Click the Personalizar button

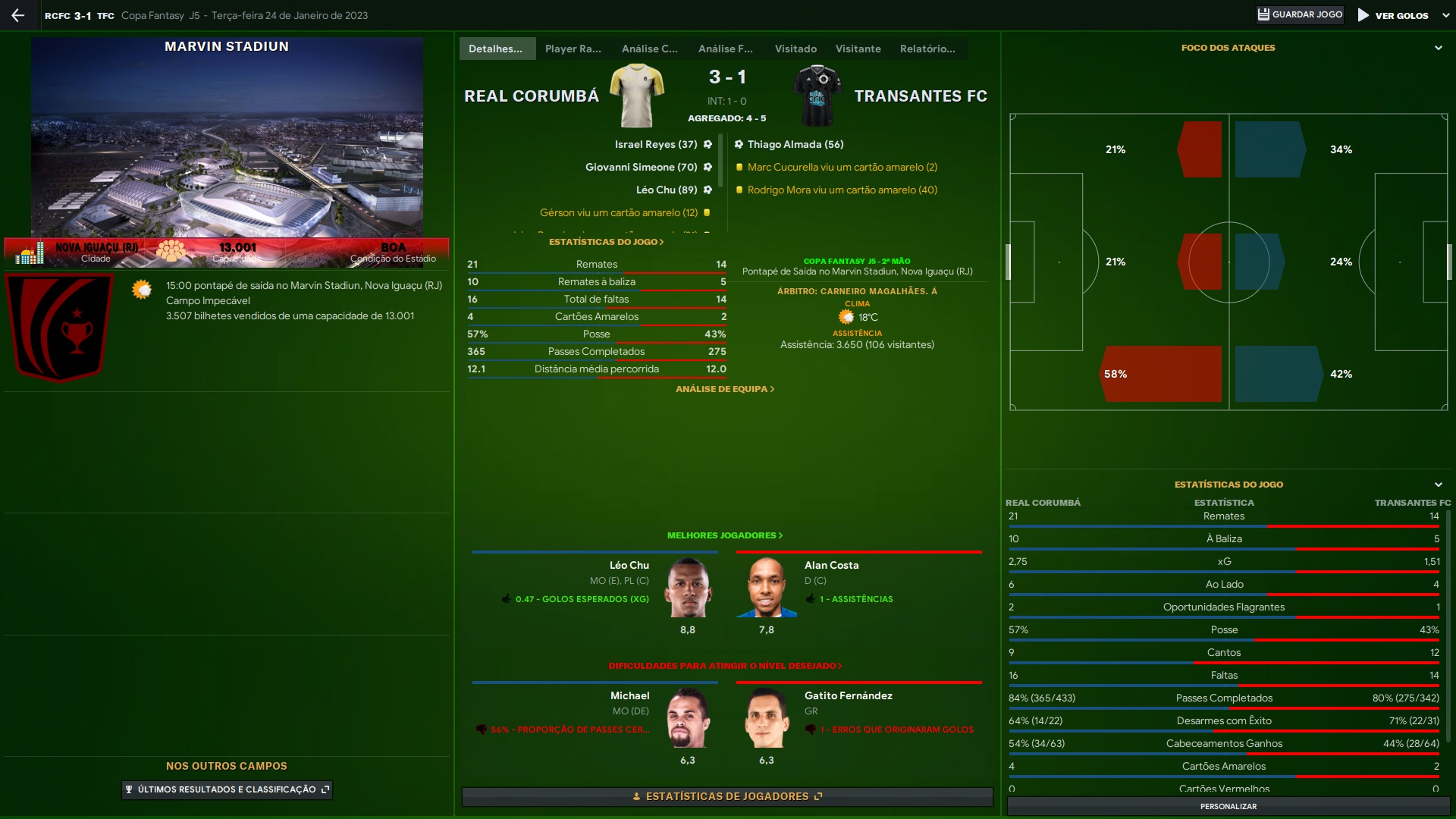(1228, 806)
